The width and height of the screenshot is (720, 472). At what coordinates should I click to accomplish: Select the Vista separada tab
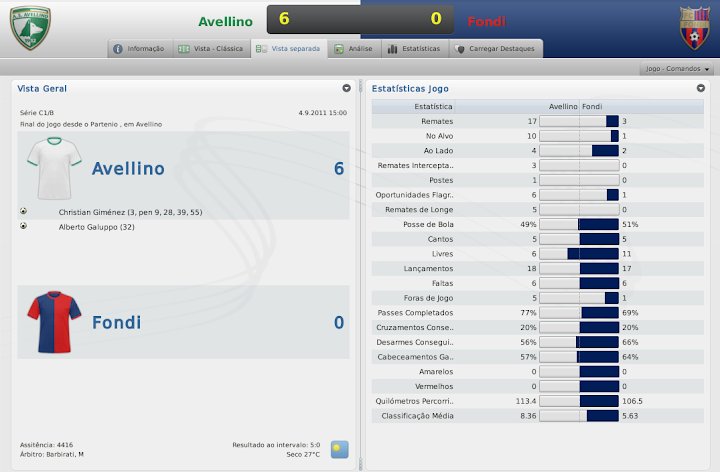pos(288,48)
